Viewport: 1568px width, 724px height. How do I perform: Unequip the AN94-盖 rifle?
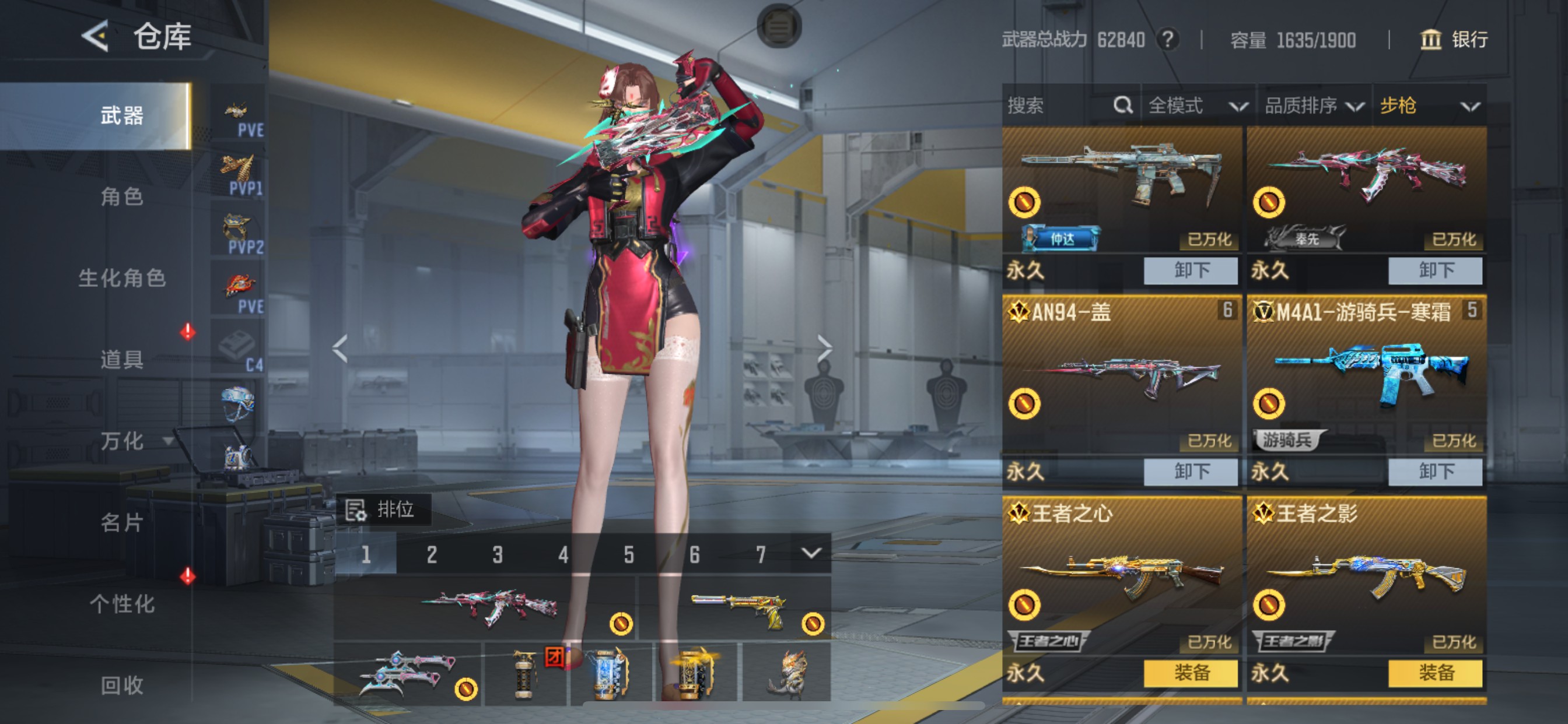[x=1190, y=472]
